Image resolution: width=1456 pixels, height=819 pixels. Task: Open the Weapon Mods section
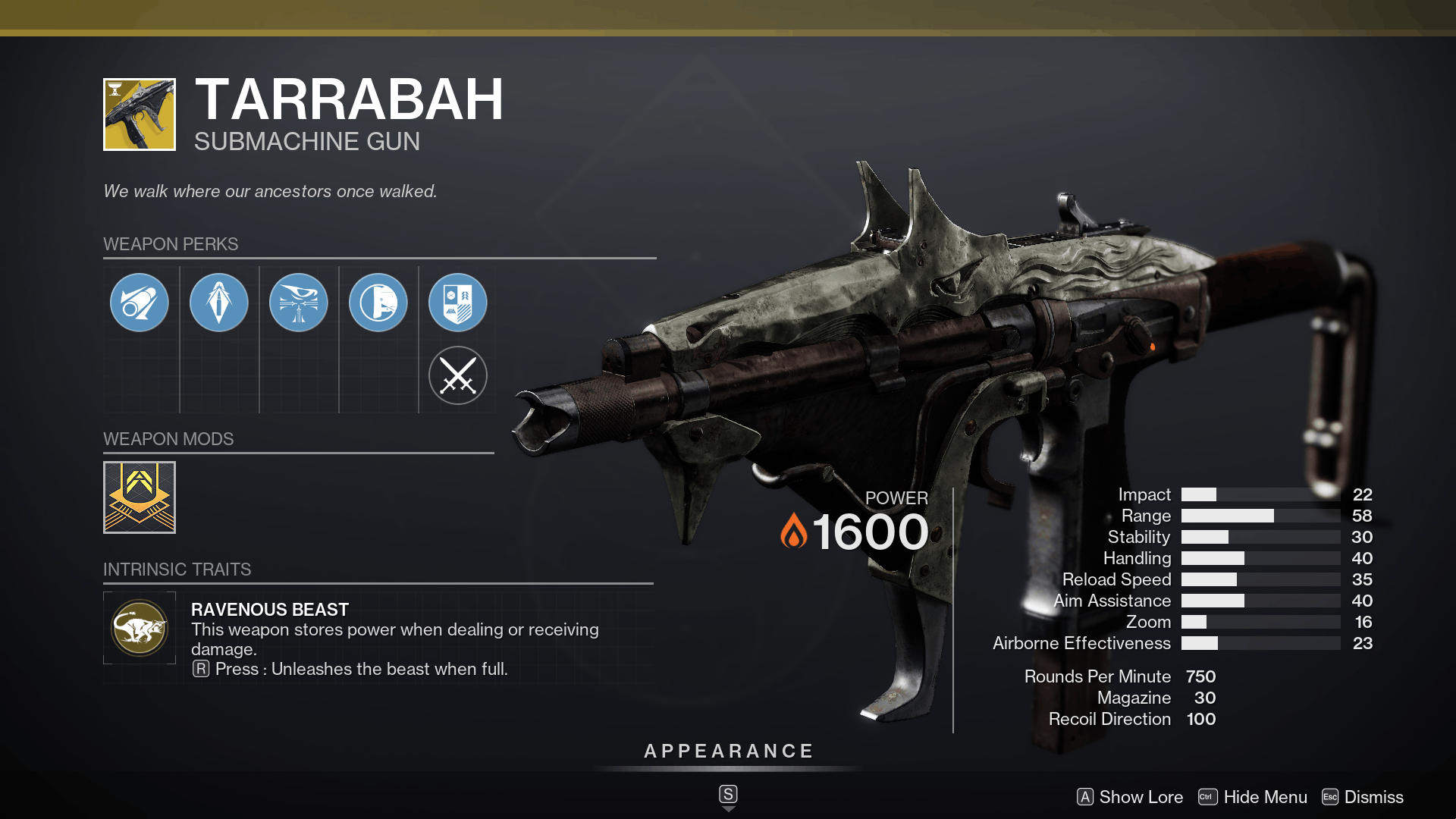168,438
